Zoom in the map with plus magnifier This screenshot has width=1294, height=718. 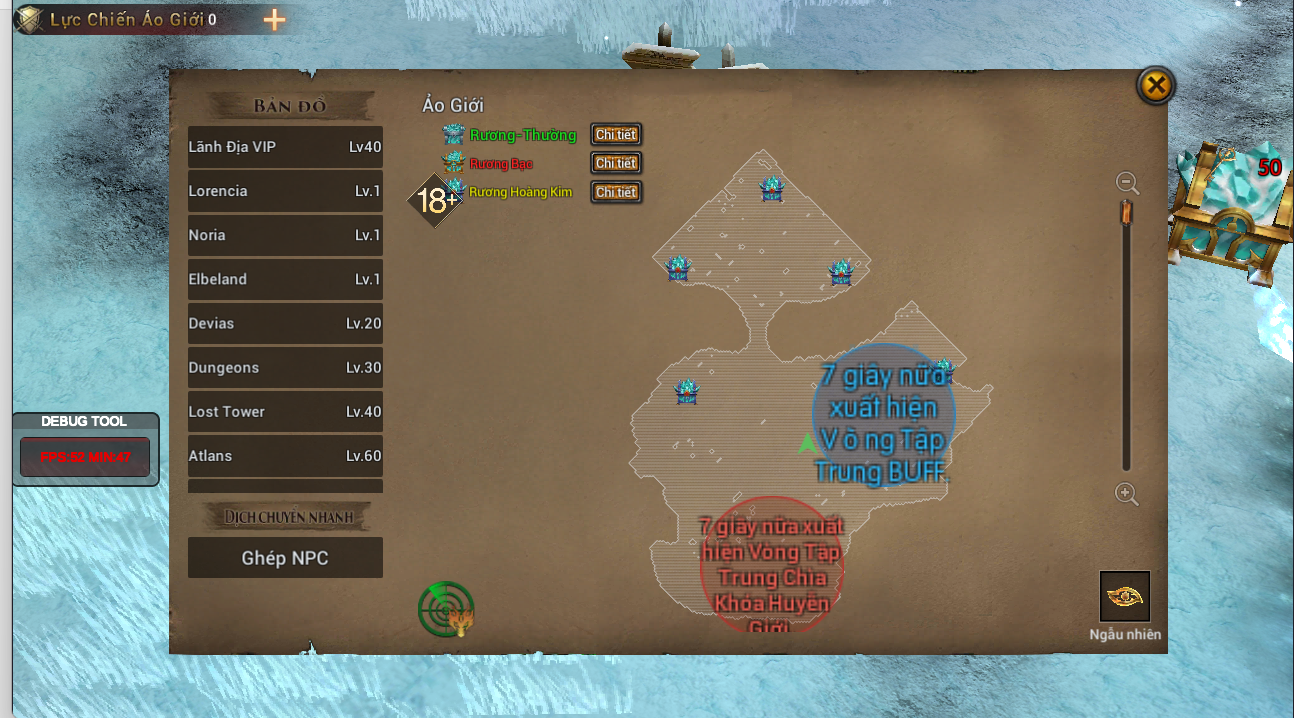click(x=1127, y=494)
